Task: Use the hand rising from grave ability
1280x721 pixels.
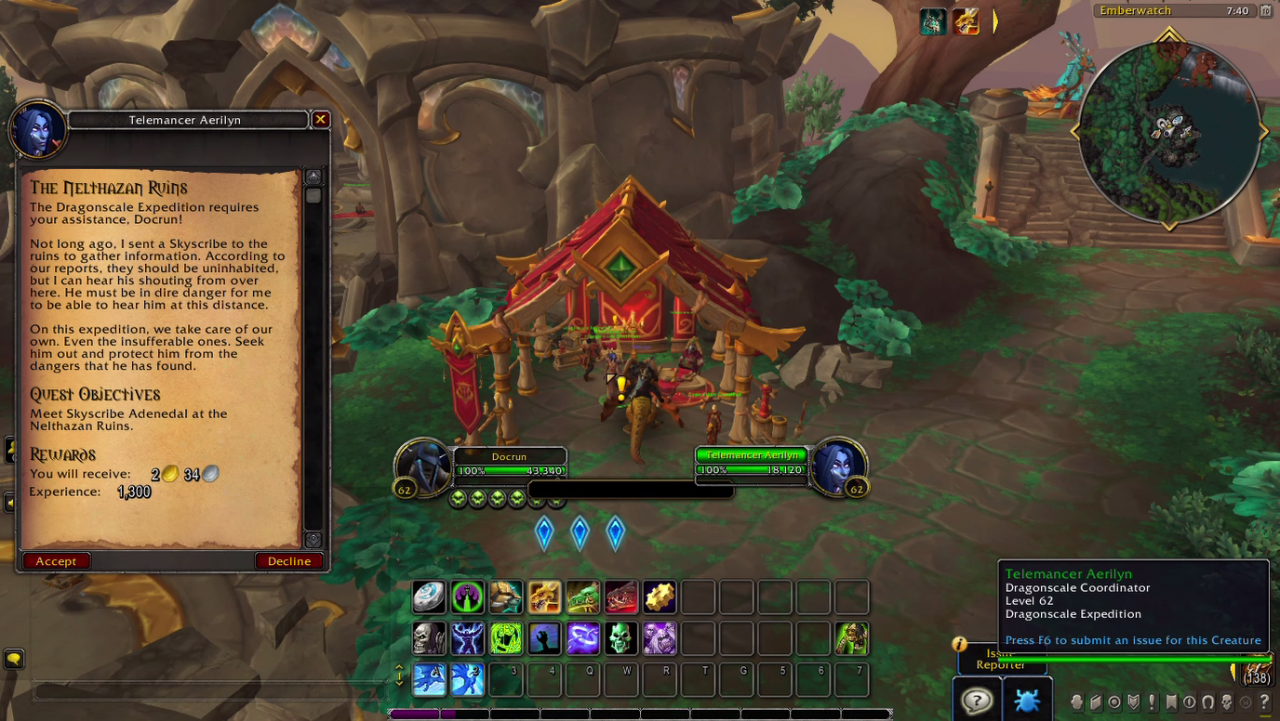Action: [x=544, y=638]
